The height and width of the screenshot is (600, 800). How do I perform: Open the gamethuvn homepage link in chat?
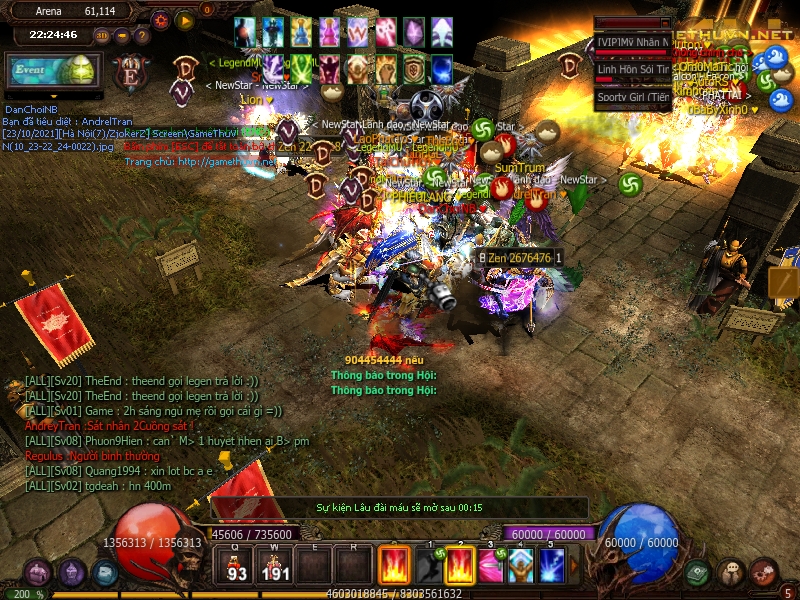[x=200, y=161]
